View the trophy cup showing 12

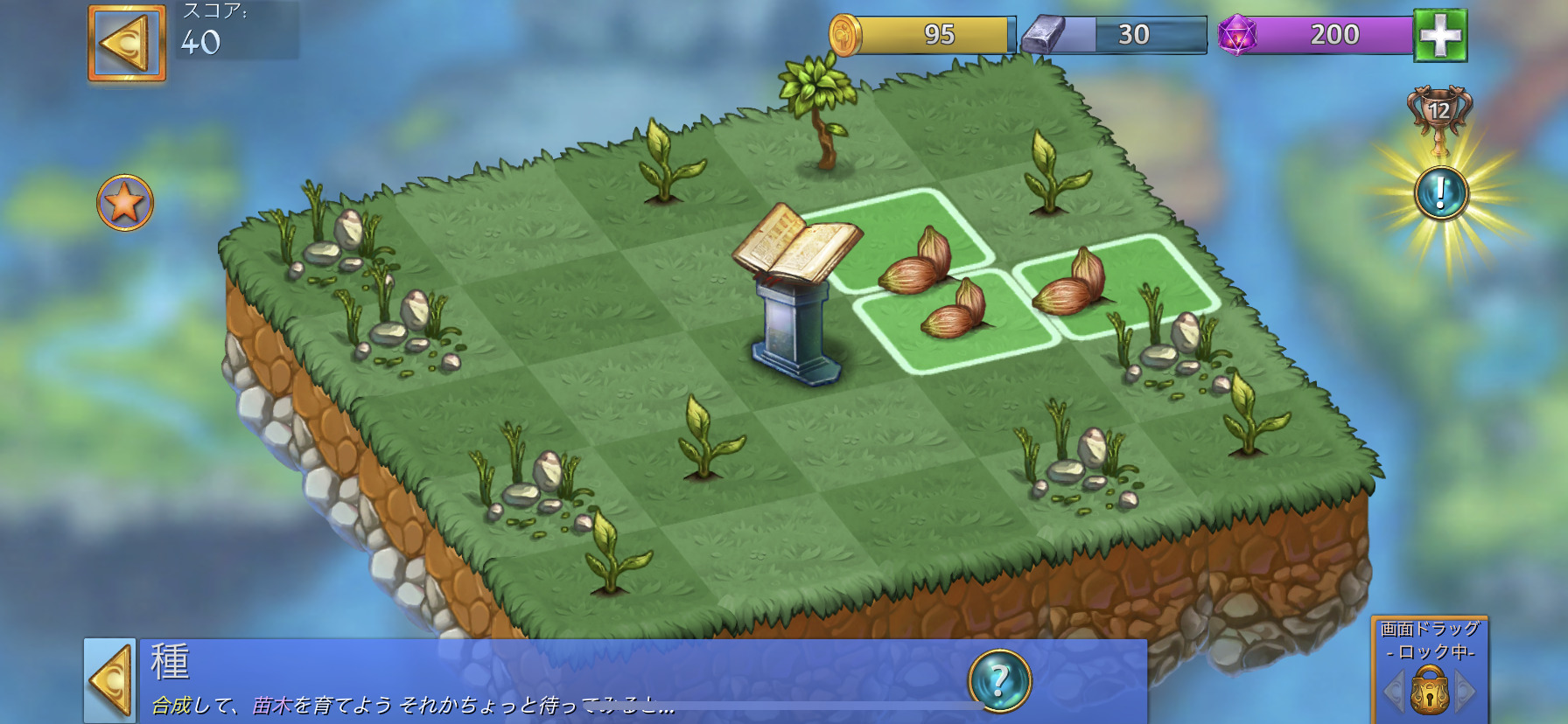[1439, 114]
